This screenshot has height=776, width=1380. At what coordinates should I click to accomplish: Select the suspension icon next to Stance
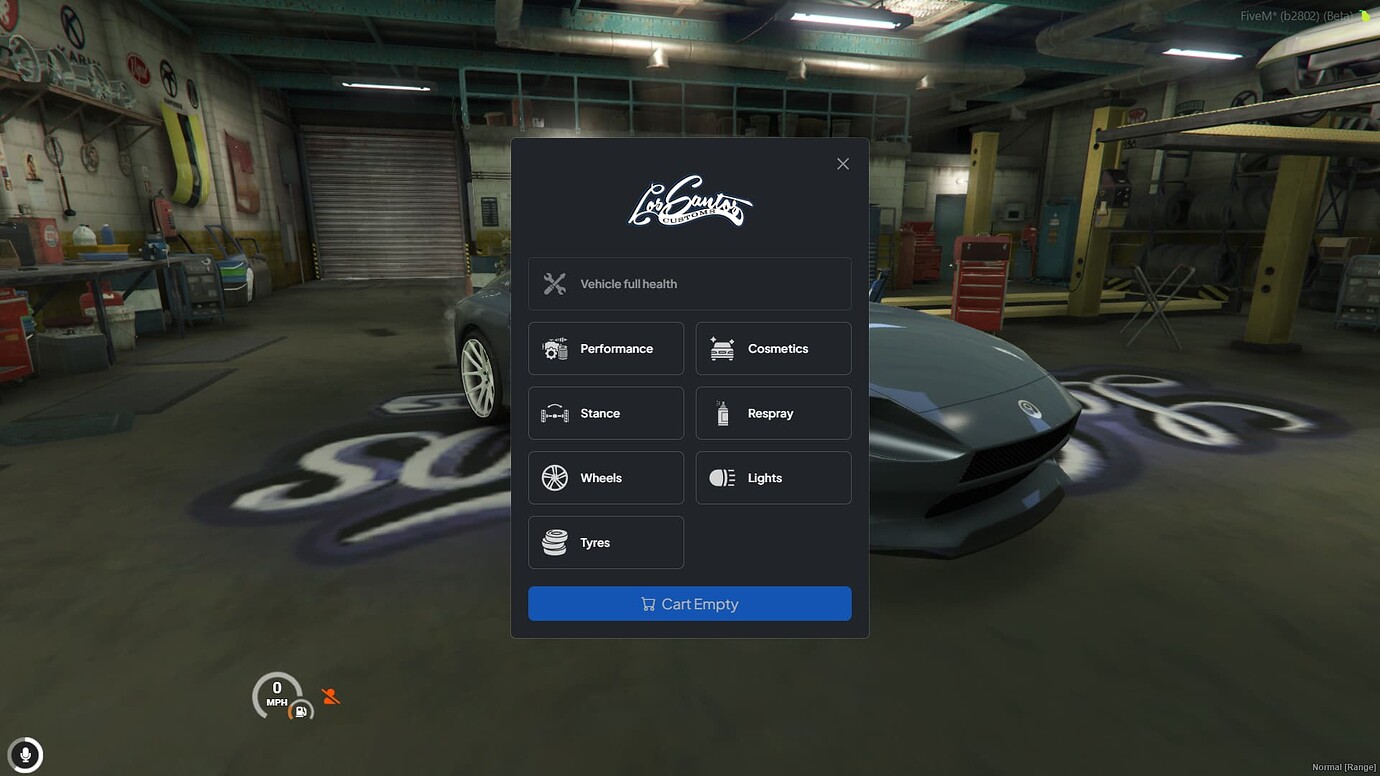coord(554,413)
